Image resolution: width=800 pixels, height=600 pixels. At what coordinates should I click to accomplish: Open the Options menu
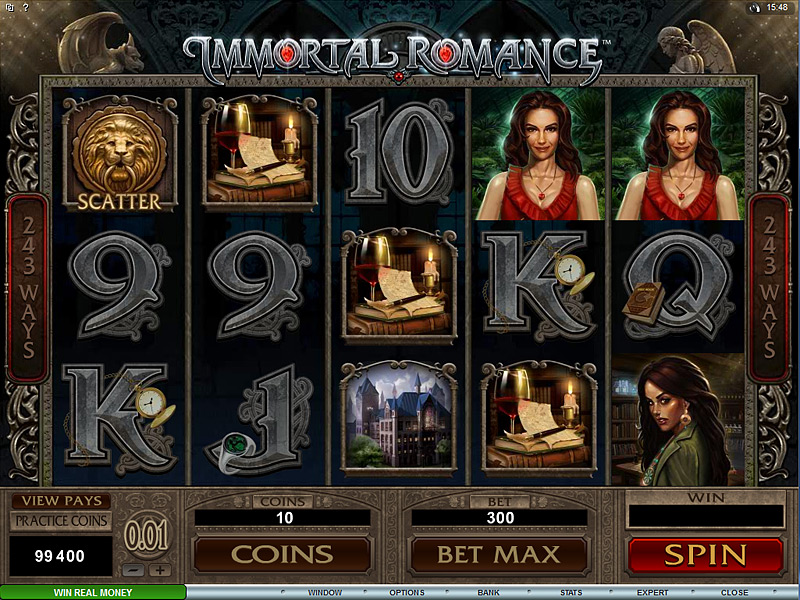(x=407, y=593)
